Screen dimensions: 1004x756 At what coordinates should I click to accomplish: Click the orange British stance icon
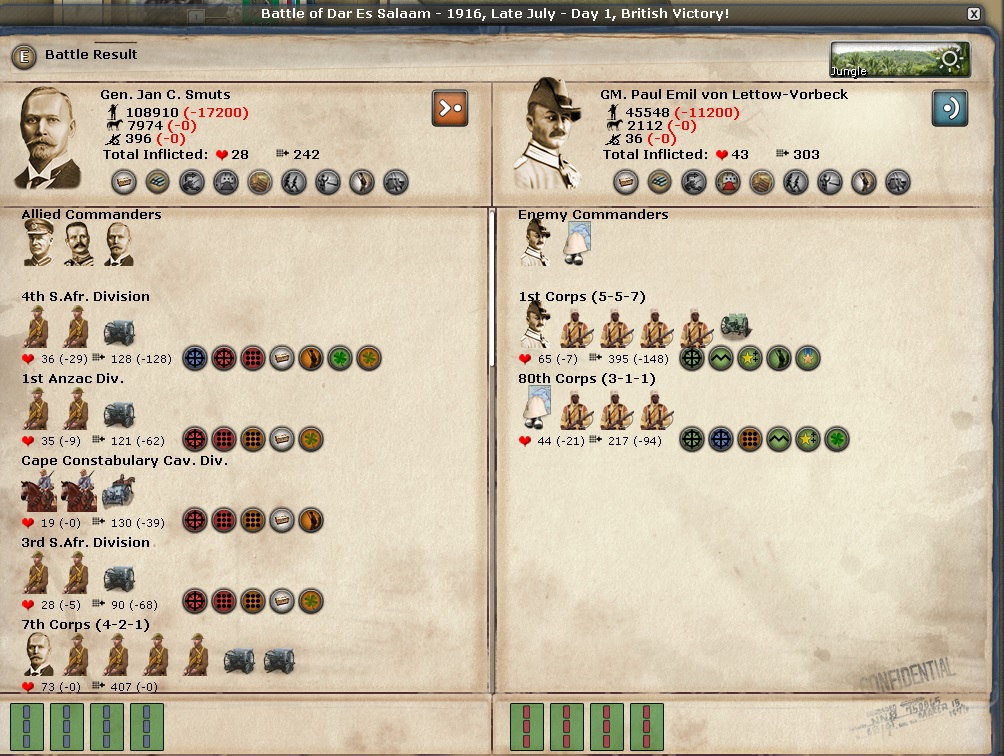pos(450,108)
